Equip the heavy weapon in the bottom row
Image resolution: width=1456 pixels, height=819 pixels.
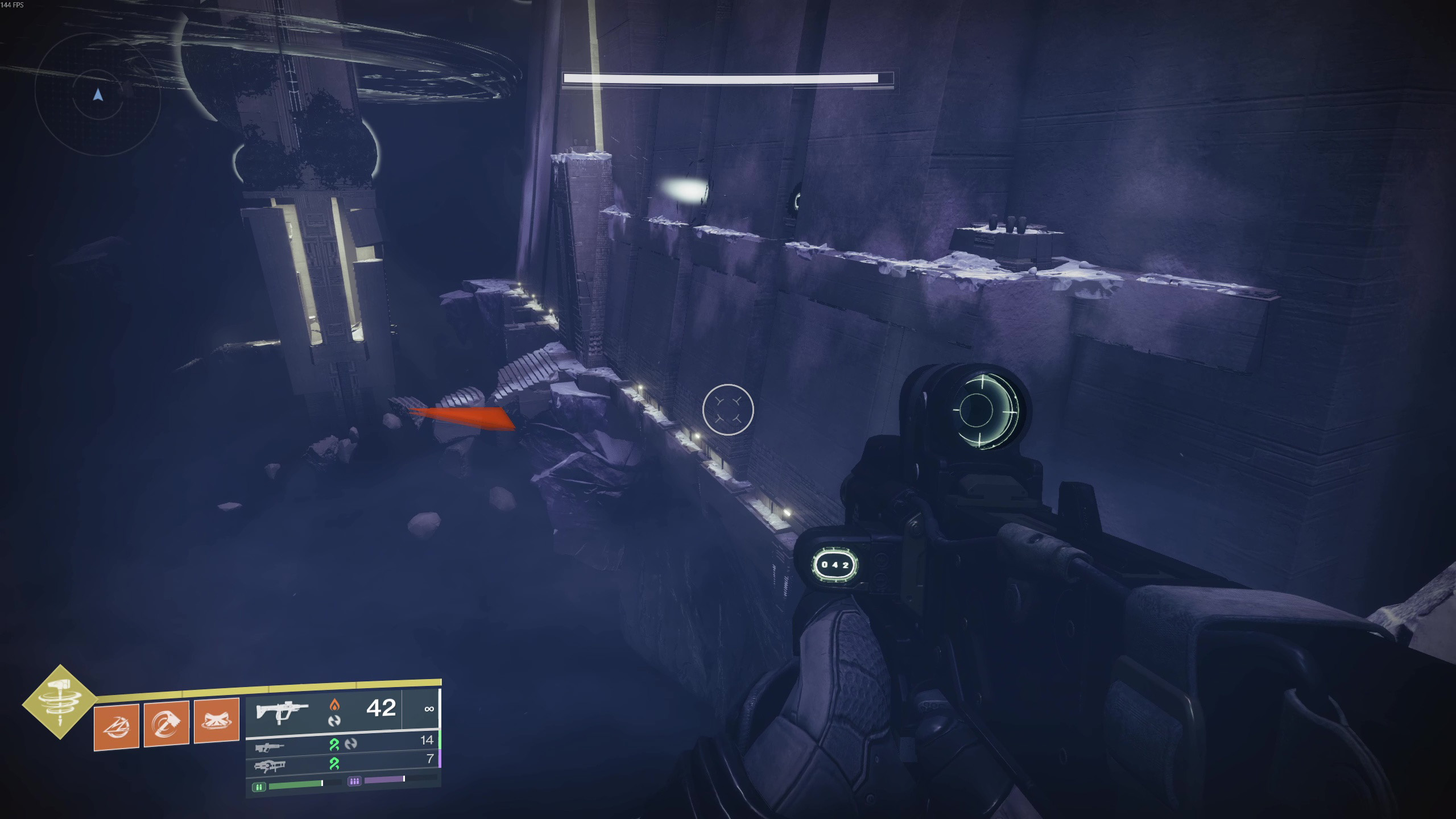[270, 766]
